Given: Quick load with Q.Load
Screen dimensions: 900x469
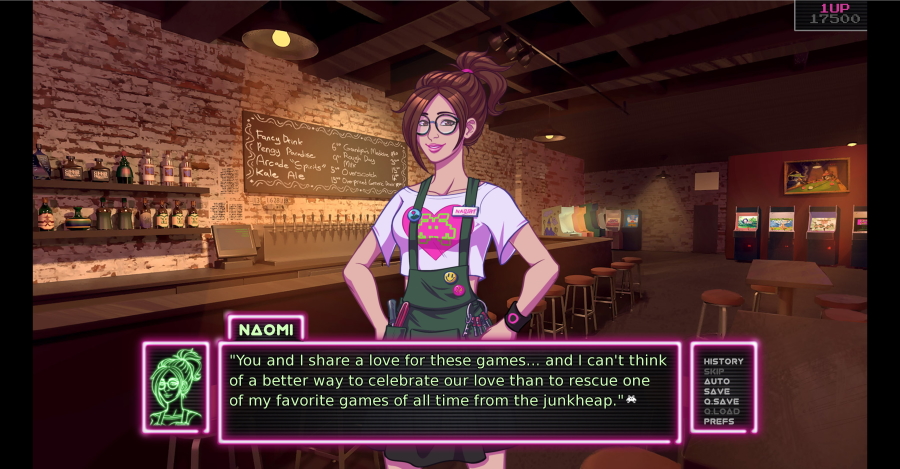Looking at the screenshot, I should (722, 411).
